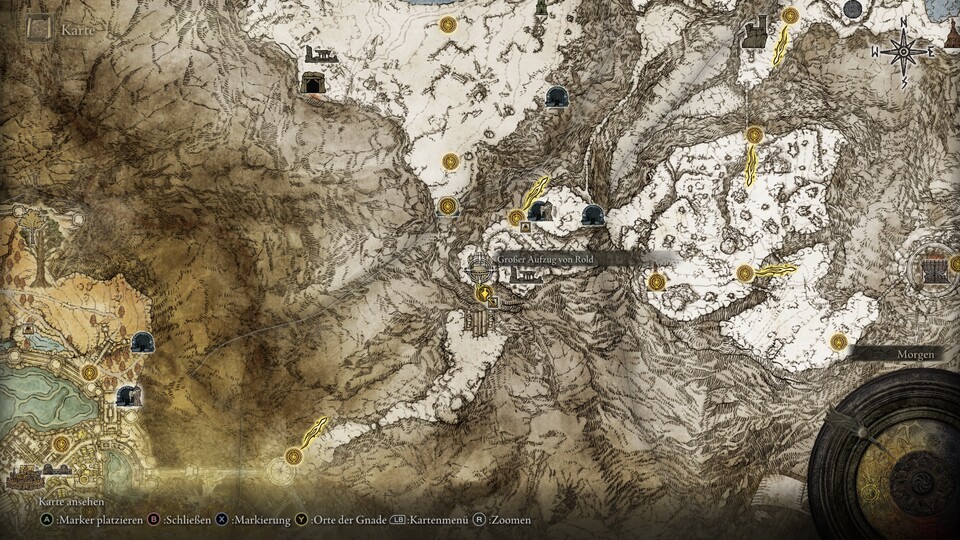
Task: Select the arched cave marker near the orange plateau
Action: (142, 342)
